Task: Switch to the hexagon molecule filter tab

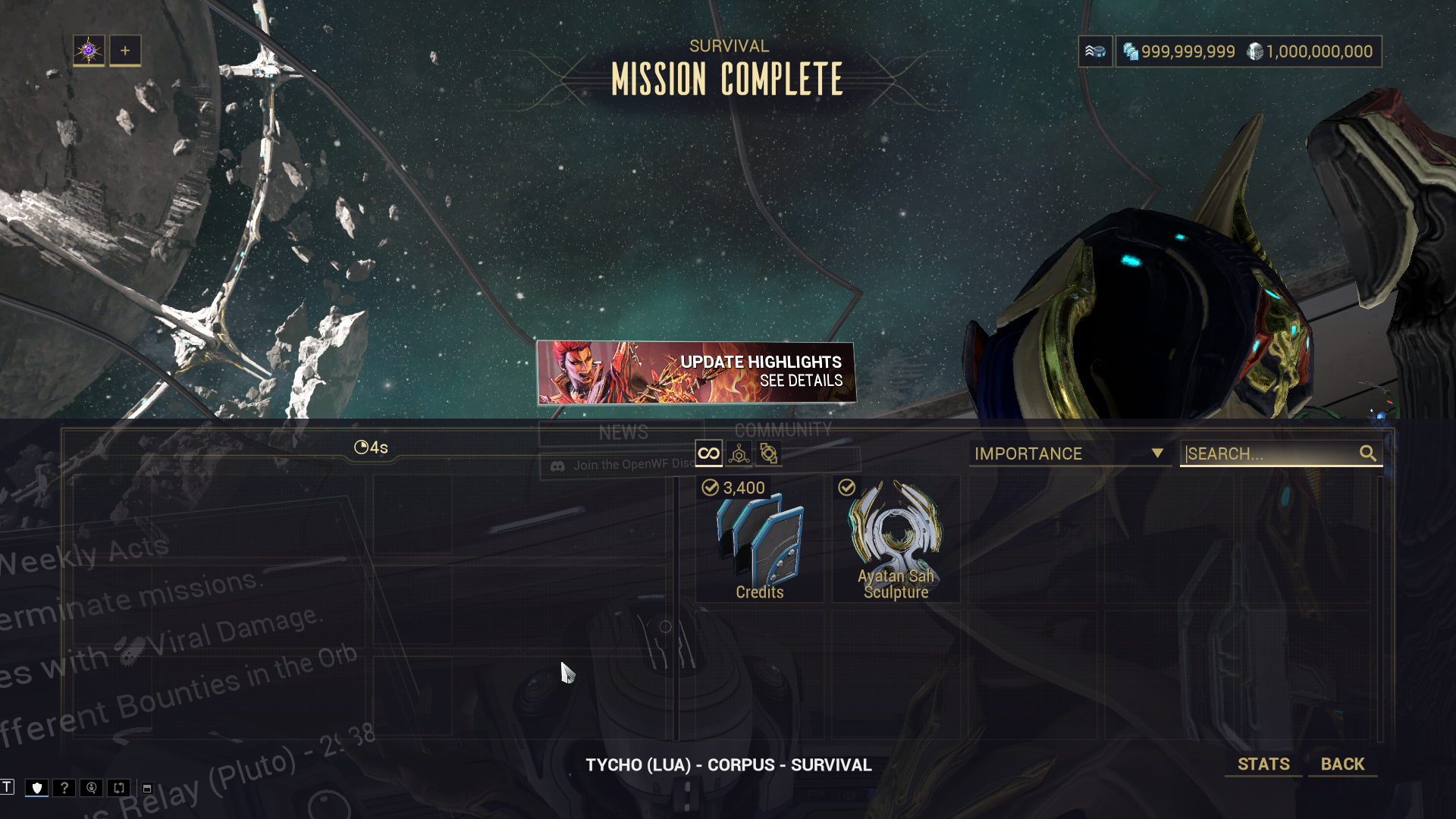Action: pos(739,453)
